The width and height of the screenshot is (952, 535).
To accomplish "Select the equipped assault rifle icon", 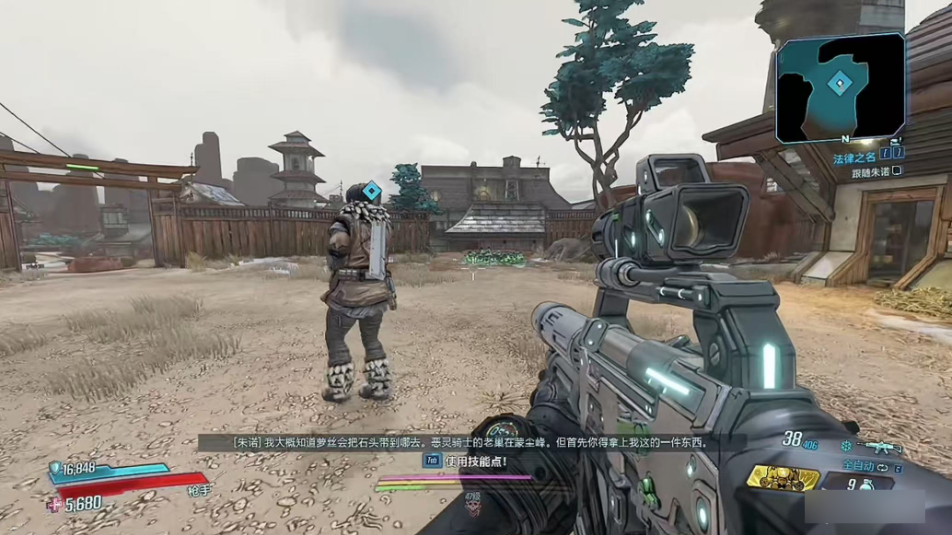I will 879,445.
